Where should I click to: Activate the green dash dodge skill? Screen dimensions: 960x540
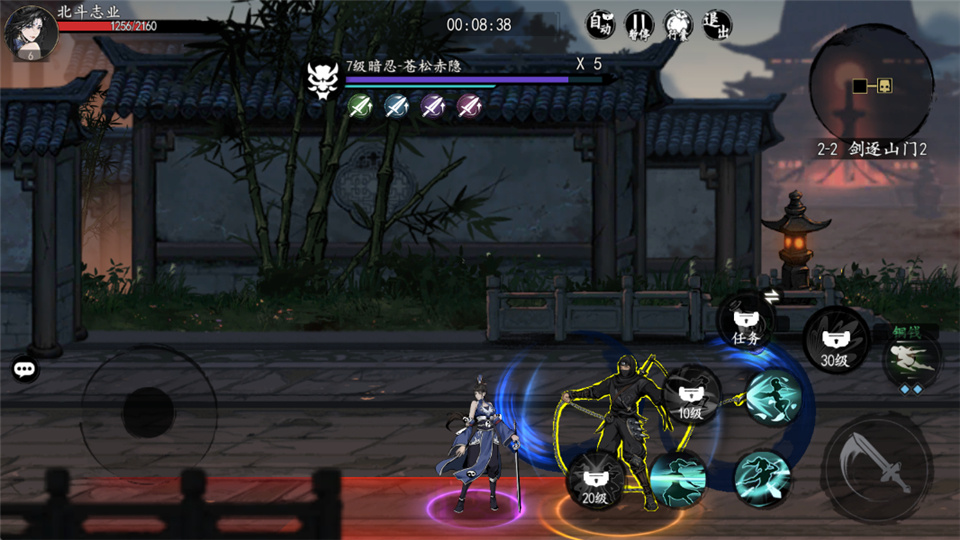[911, 358]
